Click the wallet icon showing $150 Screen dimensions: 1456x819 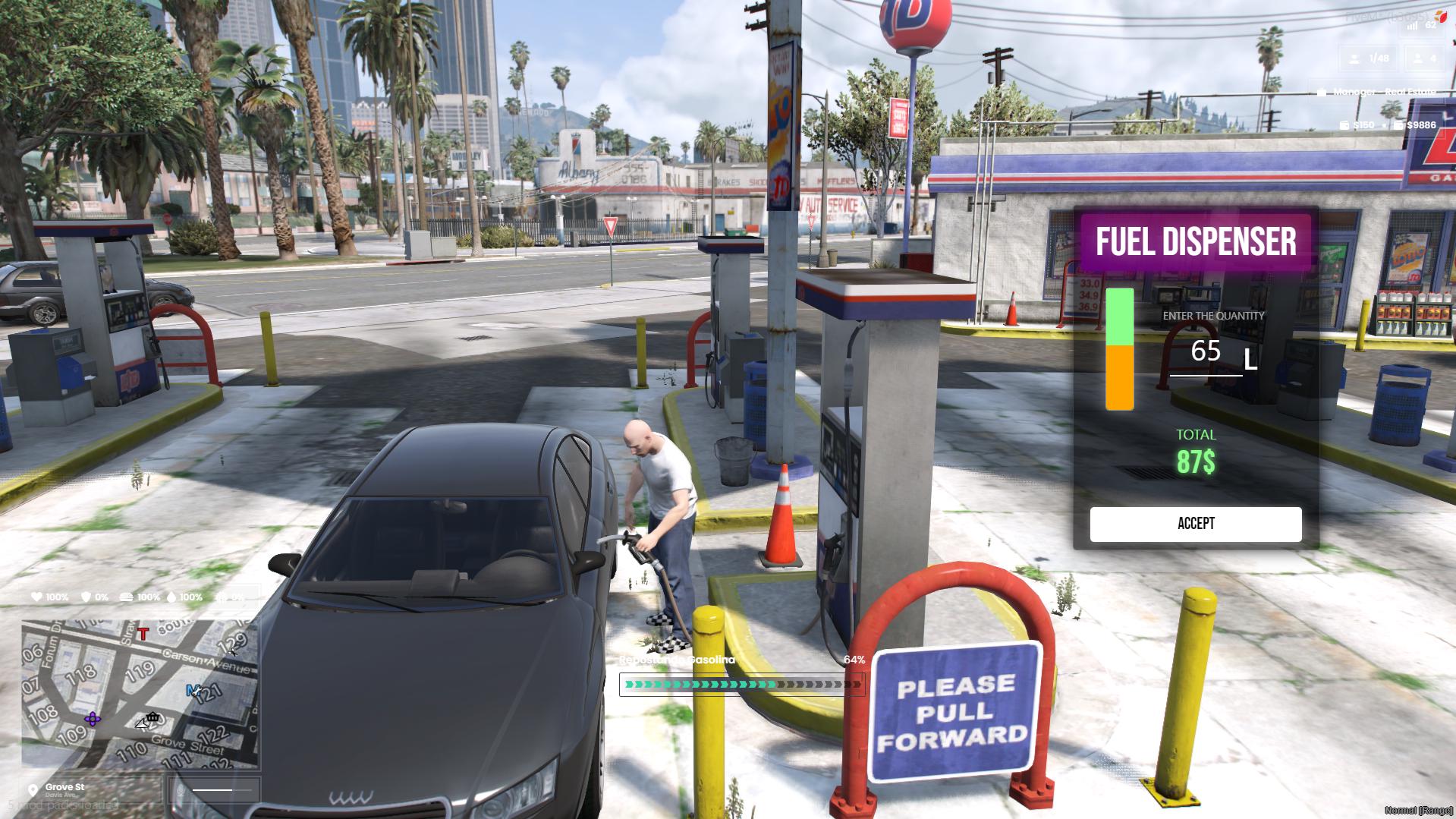1345,124
